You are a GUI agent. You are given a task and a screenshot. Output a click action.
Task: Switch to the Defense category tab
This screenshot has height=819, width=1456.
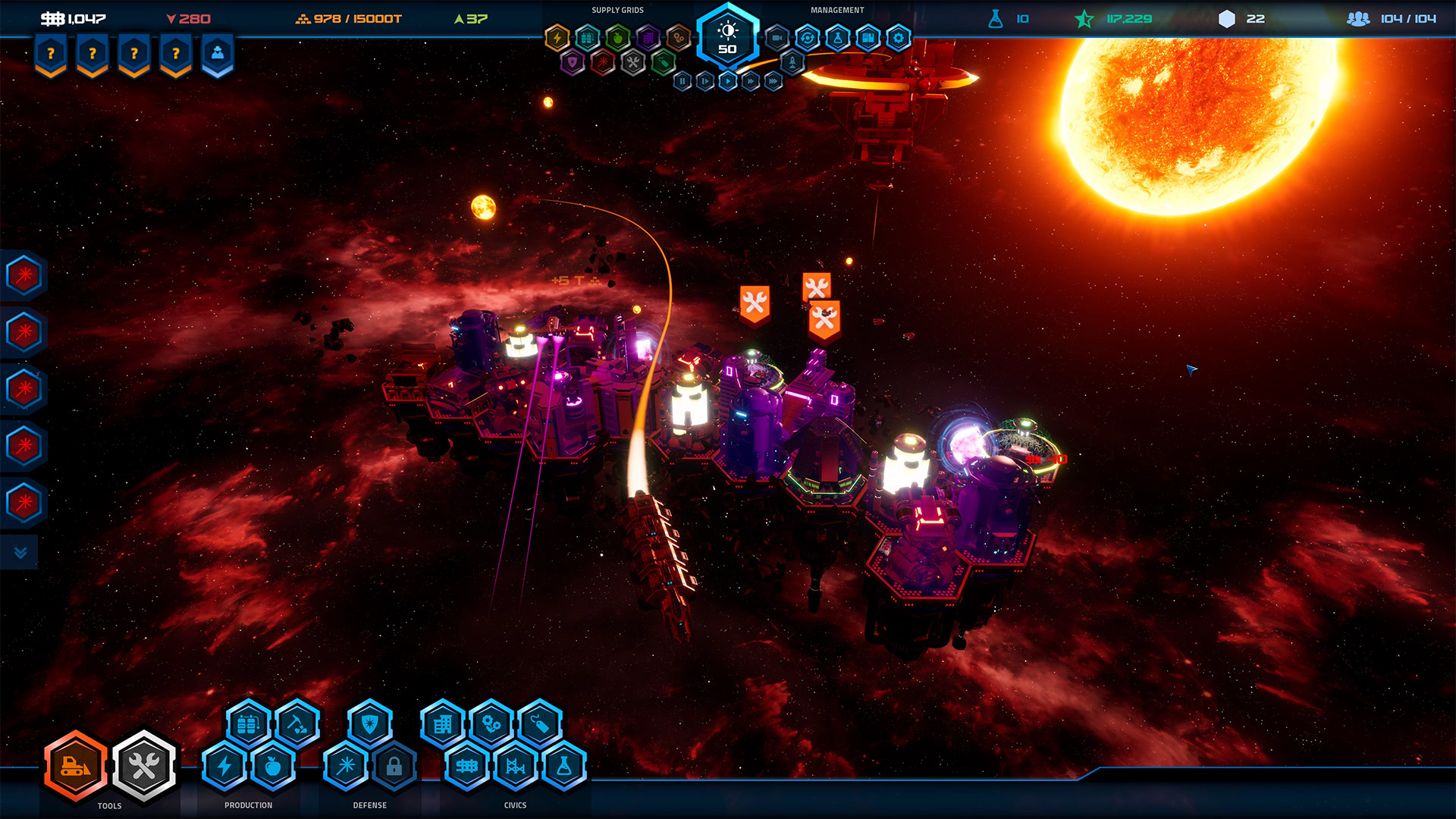[x=369, y=805]
